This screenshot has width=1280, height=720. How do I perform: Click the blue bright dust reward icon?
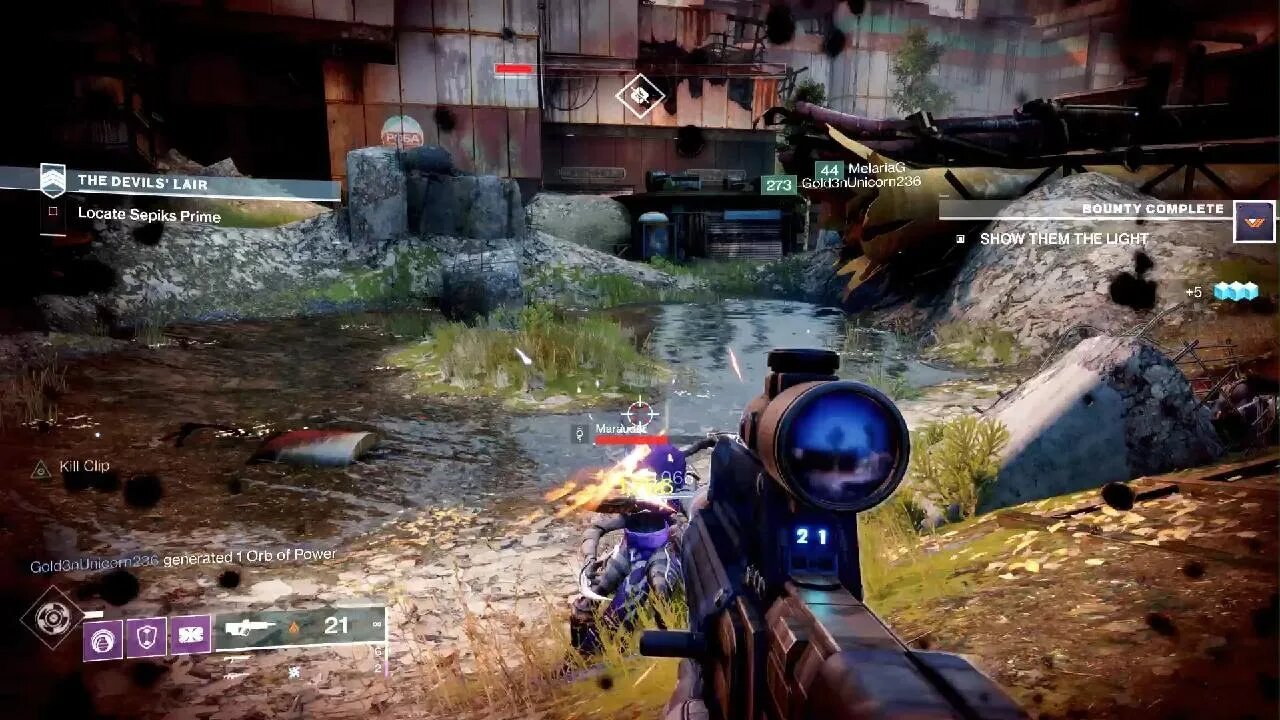[1235, 291]
